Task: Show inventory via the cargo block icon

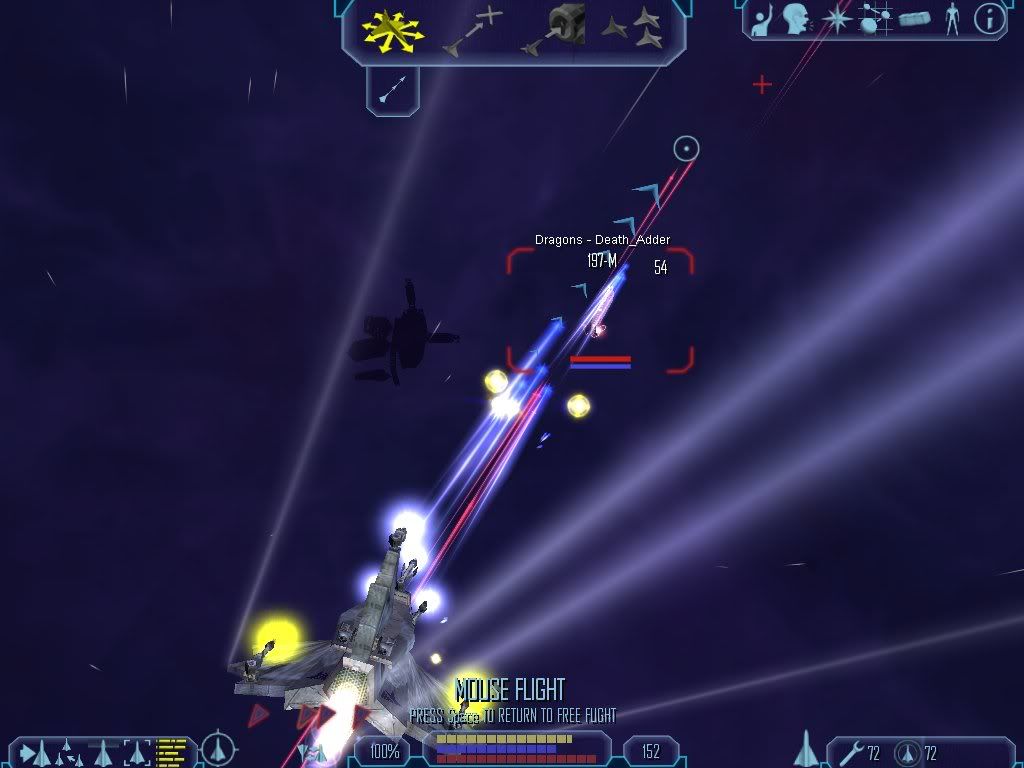Action: click(x=914, y=18)
